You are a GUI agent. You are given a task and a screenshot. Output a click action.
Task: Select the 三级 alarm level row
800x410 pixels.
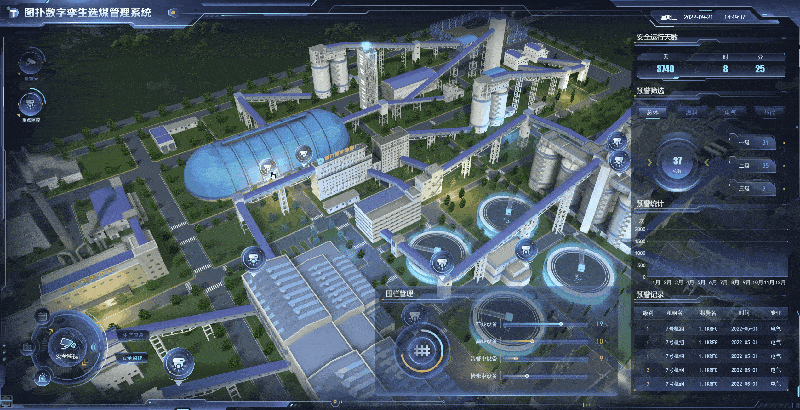click(x=749, y=186)
